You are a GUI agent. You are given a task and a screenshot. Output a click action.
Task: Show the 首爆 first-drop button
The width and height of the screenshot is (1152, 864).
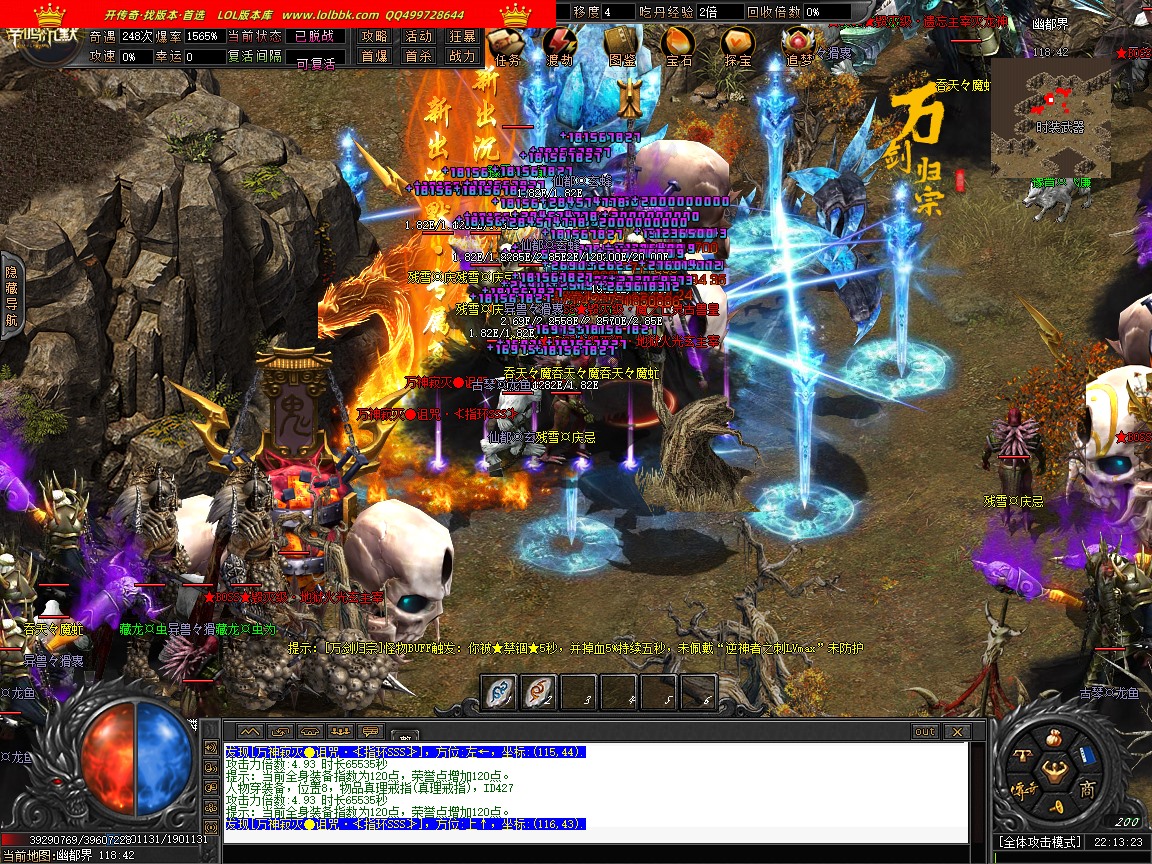[x=374, y=57]
